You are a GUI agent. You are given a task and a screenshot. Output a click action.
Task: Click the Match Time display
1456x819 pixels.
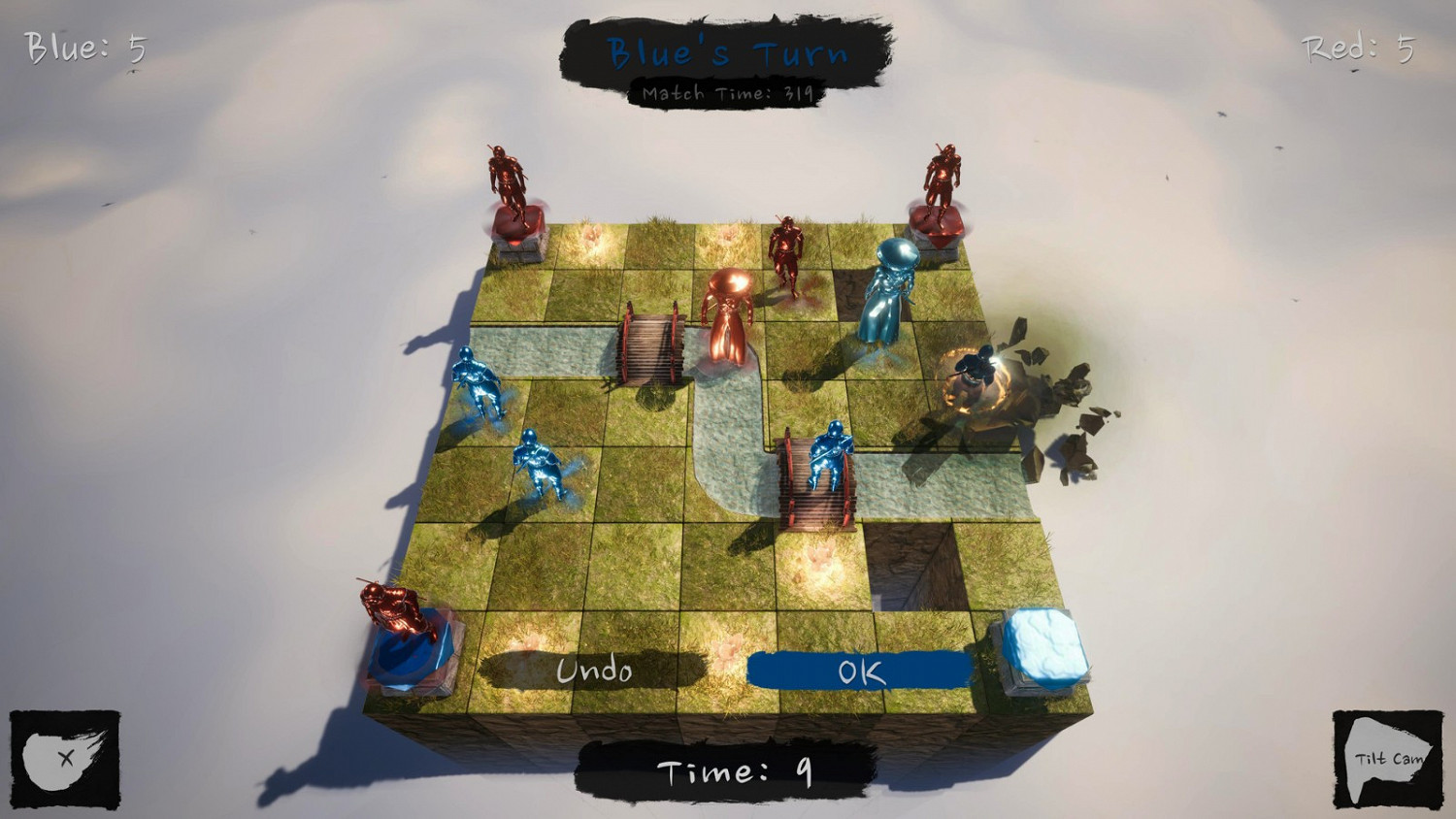point(726,93)
